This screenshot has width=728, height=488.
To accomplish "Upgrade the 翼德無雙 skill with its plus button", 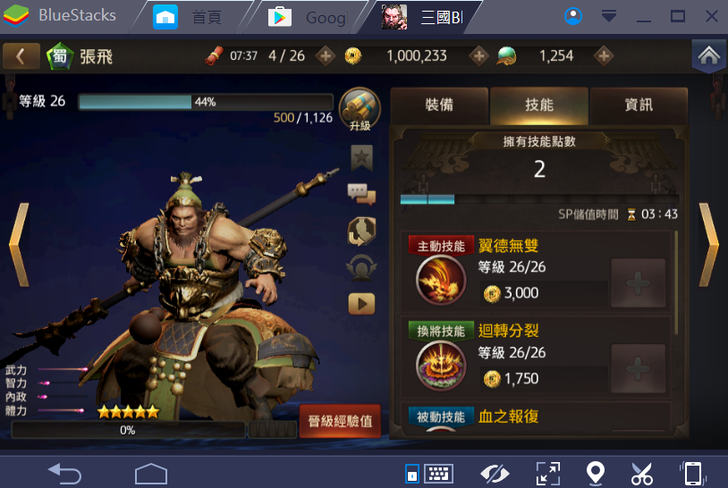I will (637, 283).
